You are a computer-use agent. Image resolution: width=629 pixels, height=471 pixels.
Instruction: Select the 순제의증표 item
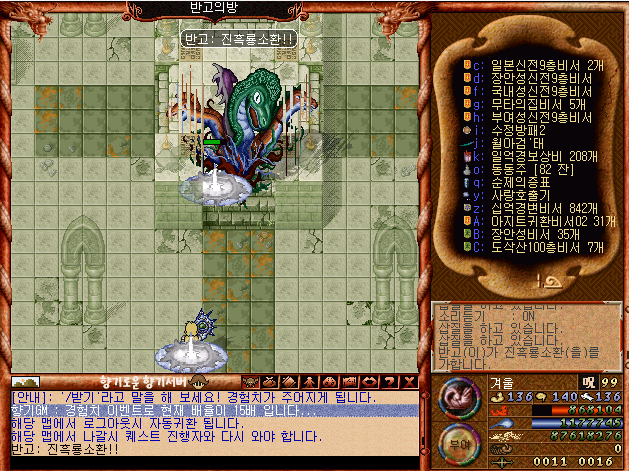(x=517, y=182)
